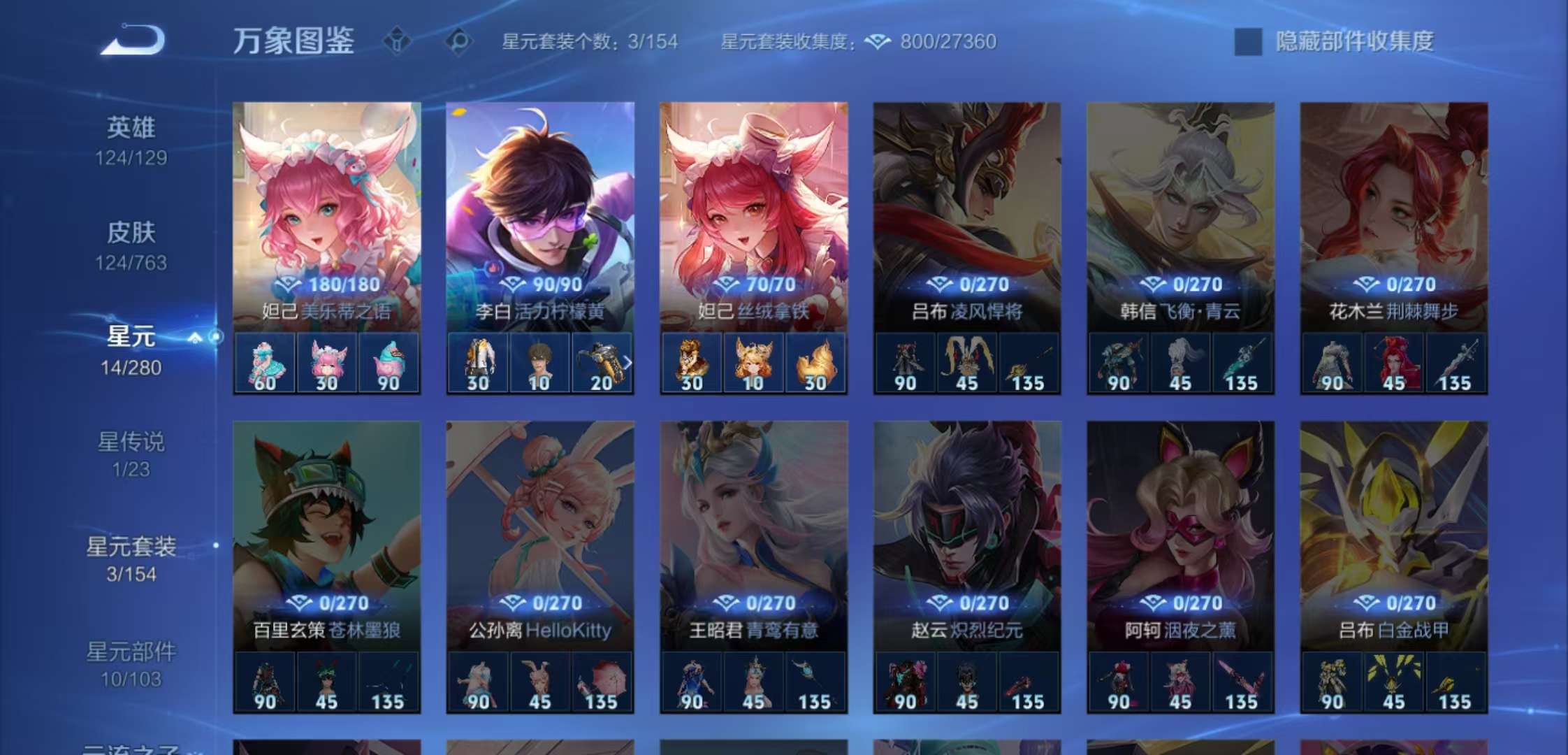Open the filter icon beside 万象图鉴
Image resolution: width=1568 pixels, height=755 pixels.
(x=395, y=42)
